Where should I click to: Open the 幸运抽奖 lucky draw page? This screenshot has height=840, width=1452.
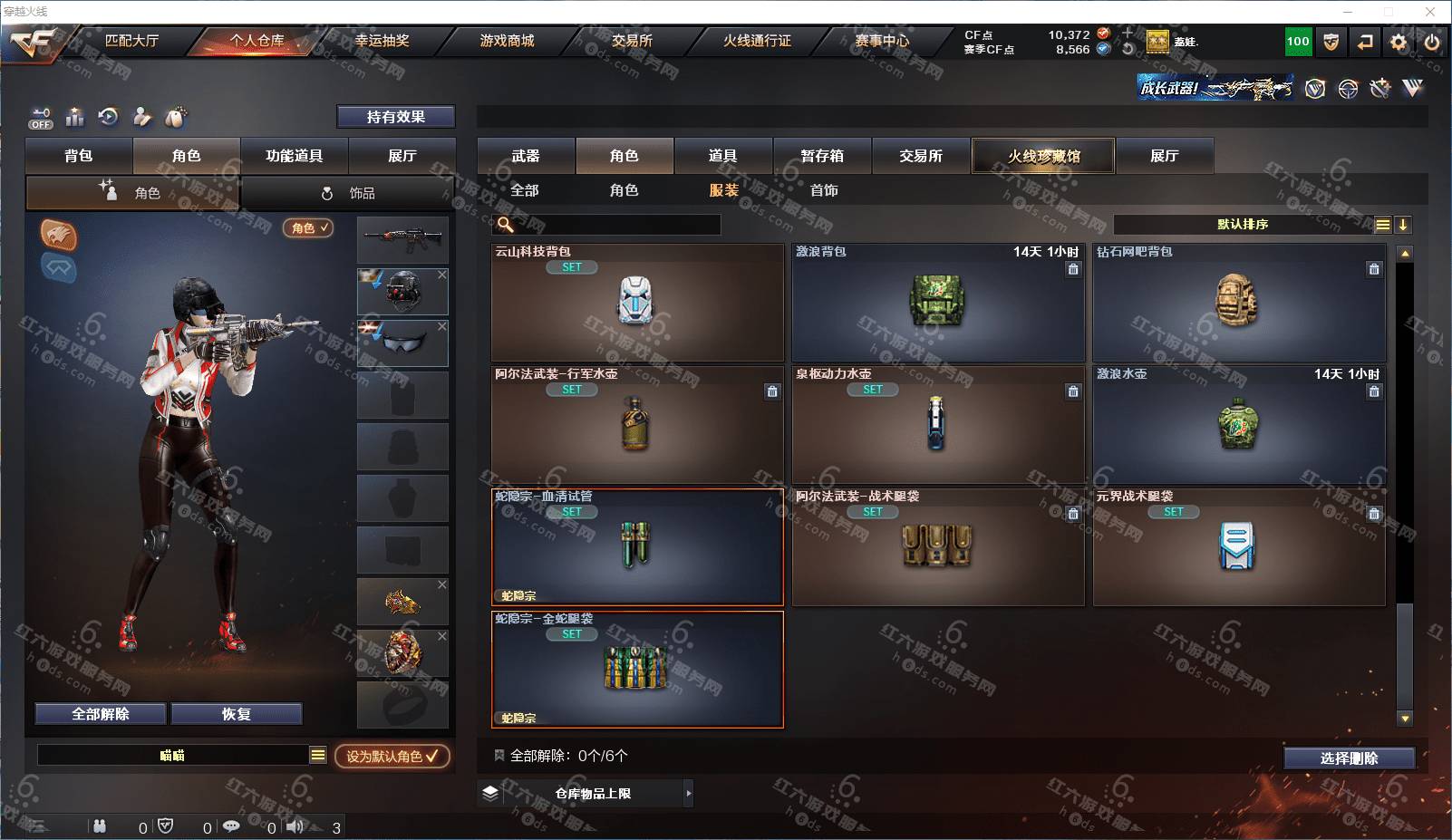[382, 41]
